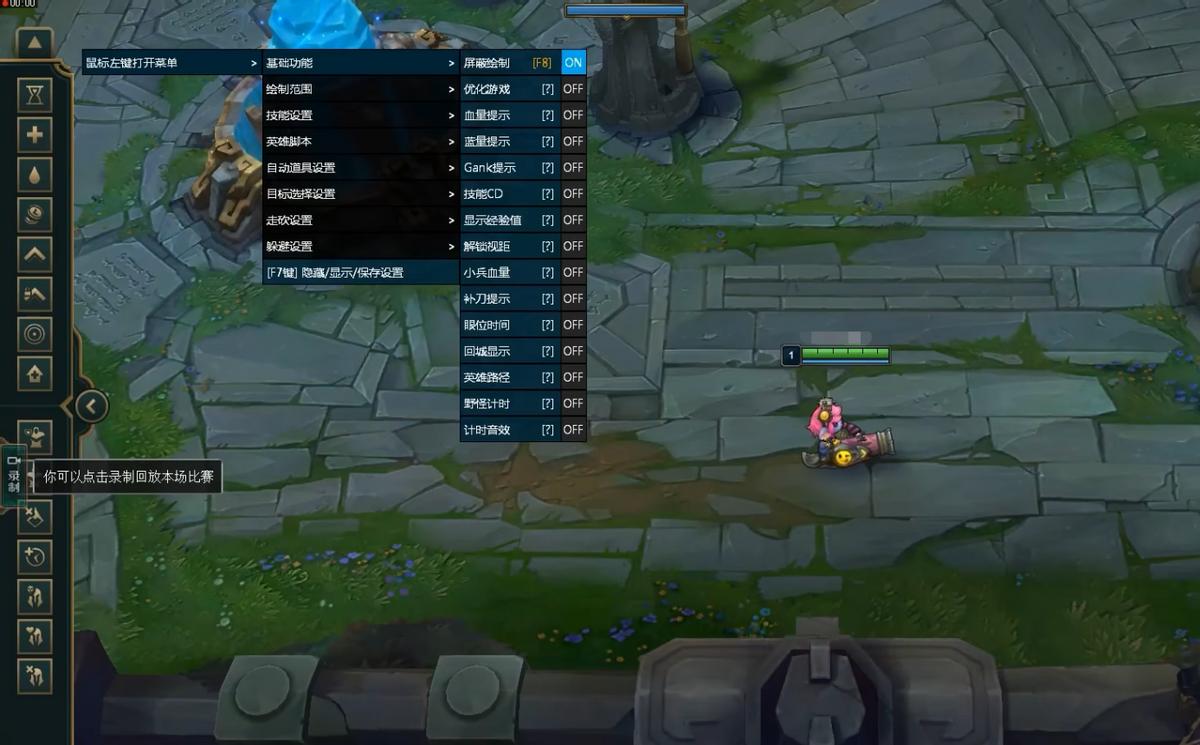Click the hourglass icon in the sidebar
Screen dimensions: 1200x745
click(35, 95)
